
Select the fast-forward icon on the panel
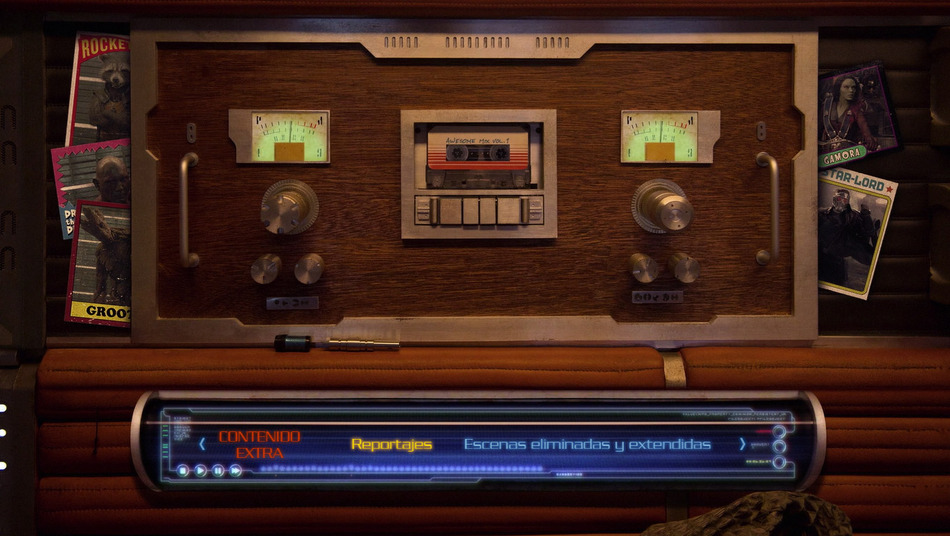pos(236,470)
